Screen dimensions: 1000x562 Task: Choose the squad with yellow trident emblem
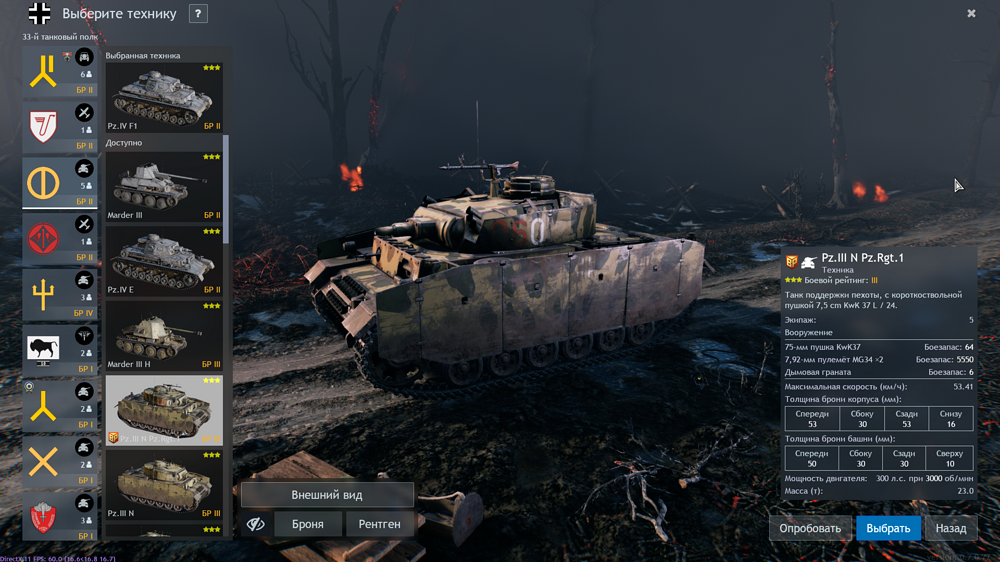tap(60, 295)
